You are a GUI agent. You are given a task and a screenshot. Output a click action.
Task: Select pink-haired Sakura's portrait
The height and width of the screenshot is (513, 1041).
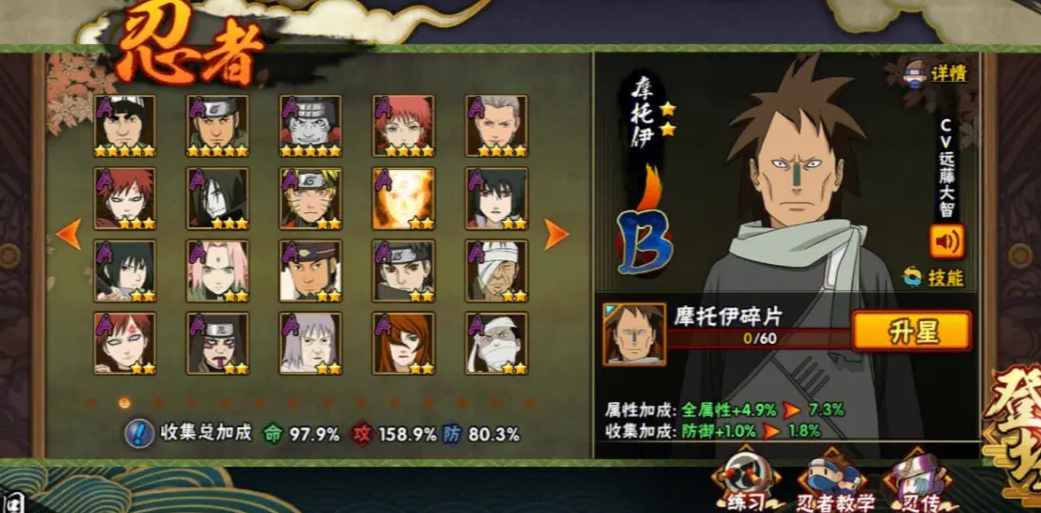click(x=217, y=270)
